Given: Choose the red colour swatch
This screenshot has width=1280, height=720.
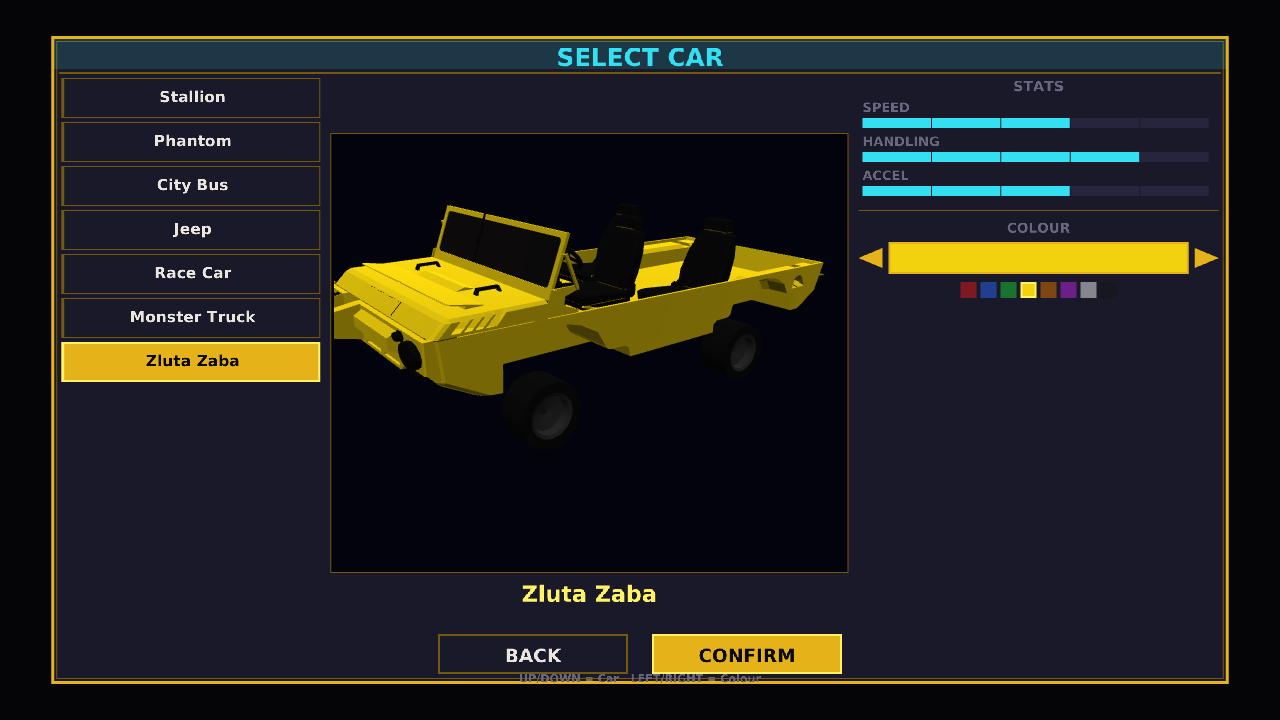Looking at the screenshot, I should pyautogui.click(x=968, y=290).
